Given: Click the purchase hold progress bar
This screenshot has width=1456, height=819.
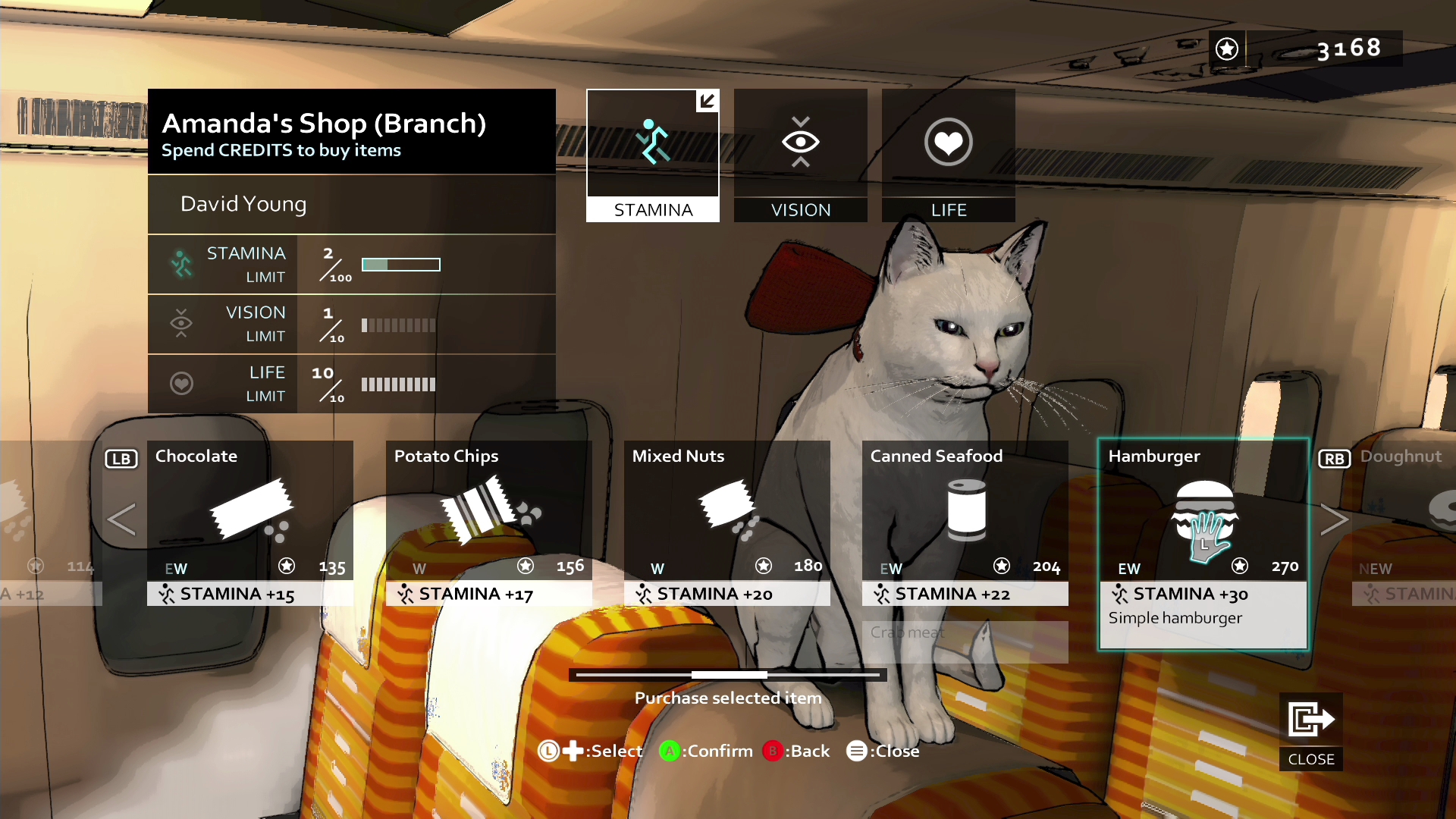Looking at the screenshot, I should click(x=727, y=674).
